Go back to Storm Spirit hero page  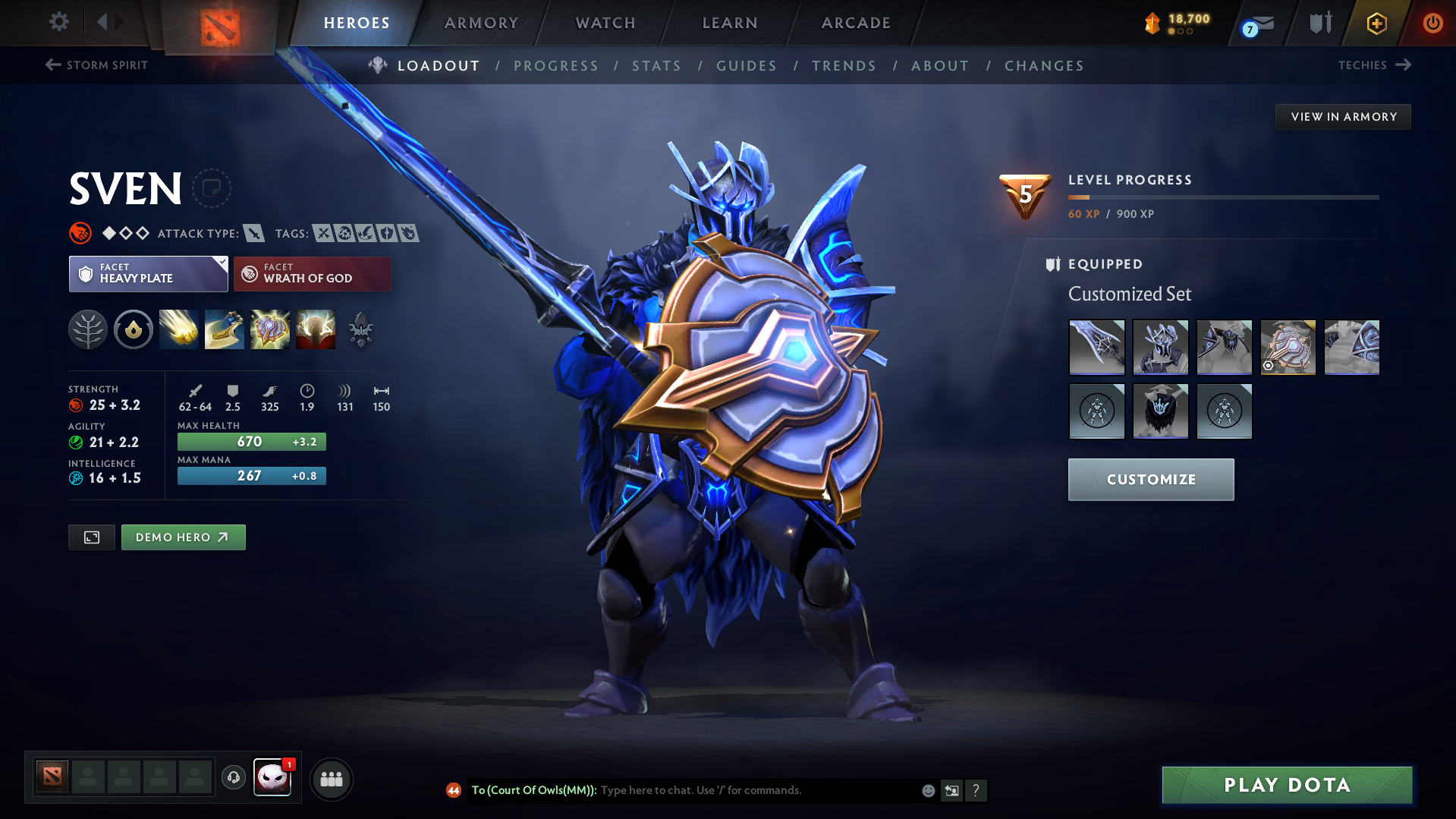tap(96, 65)
